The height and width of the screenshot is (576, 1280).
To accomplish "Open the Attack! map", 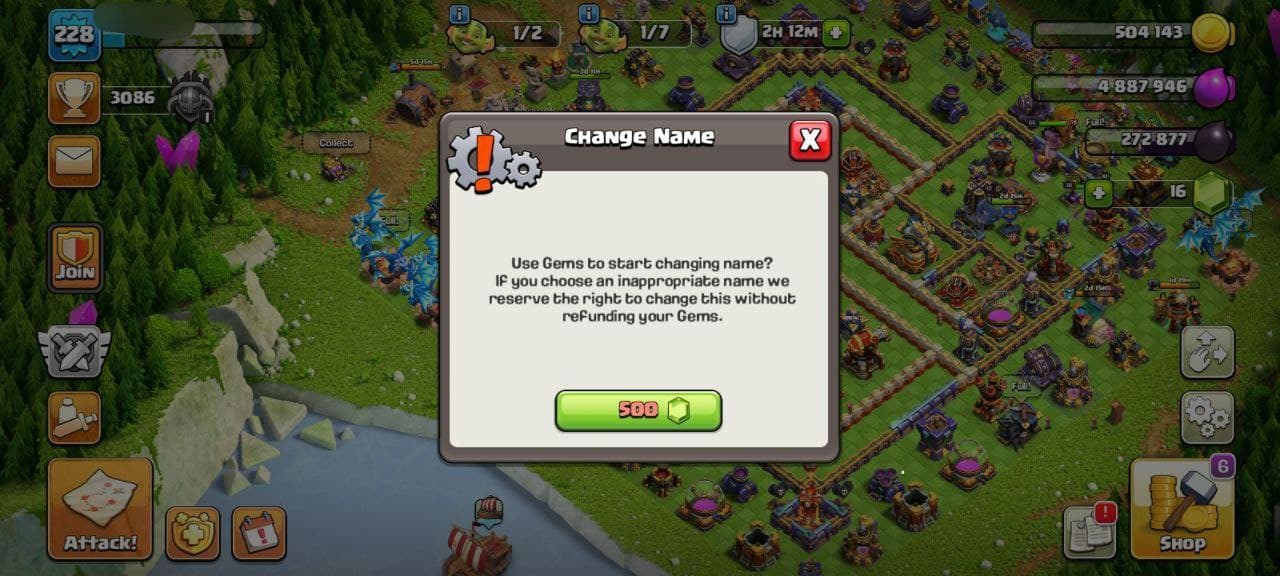I will tap(100, 509).
